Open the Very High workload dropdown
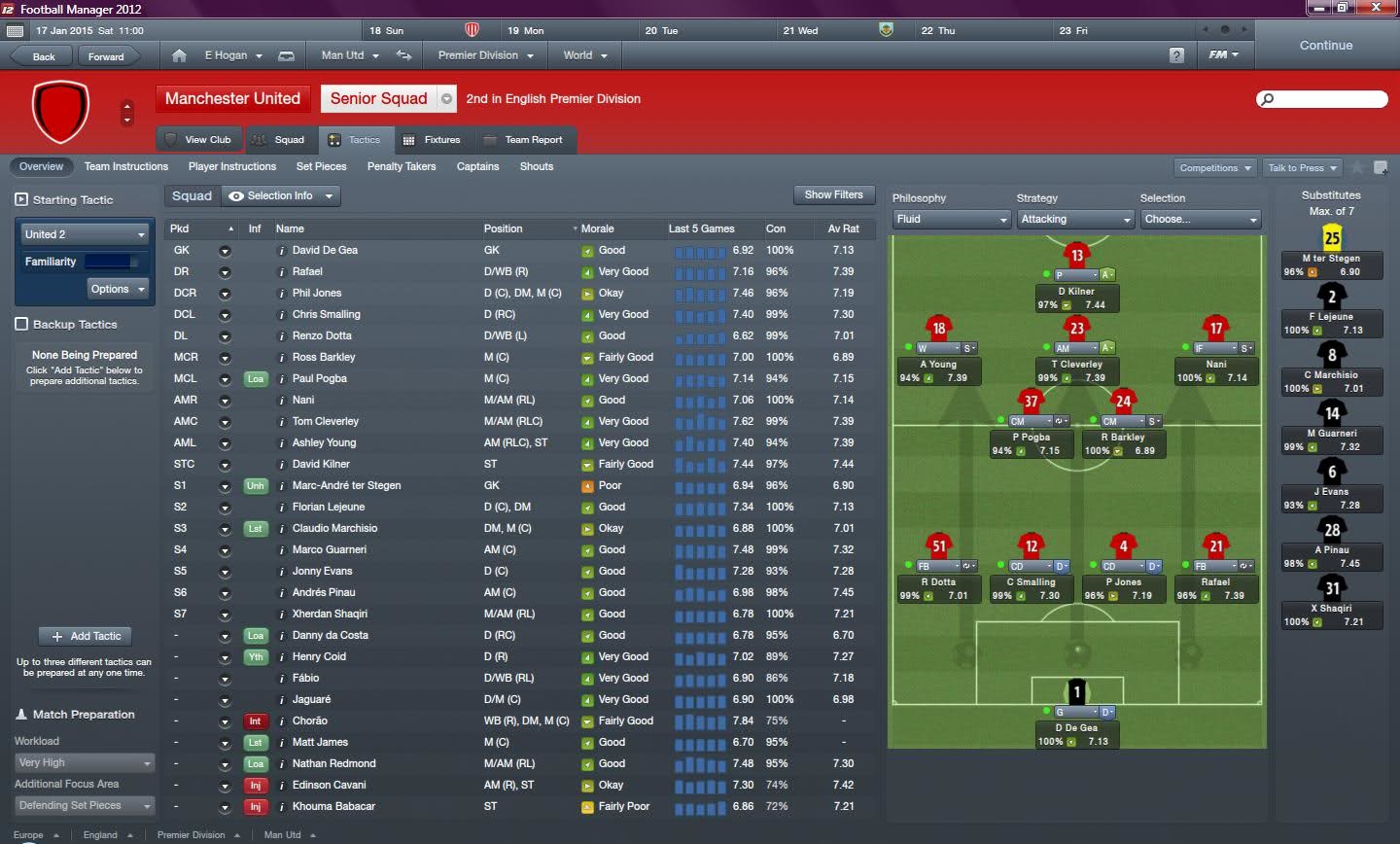 pyautogui.click(x=84, y=762)
